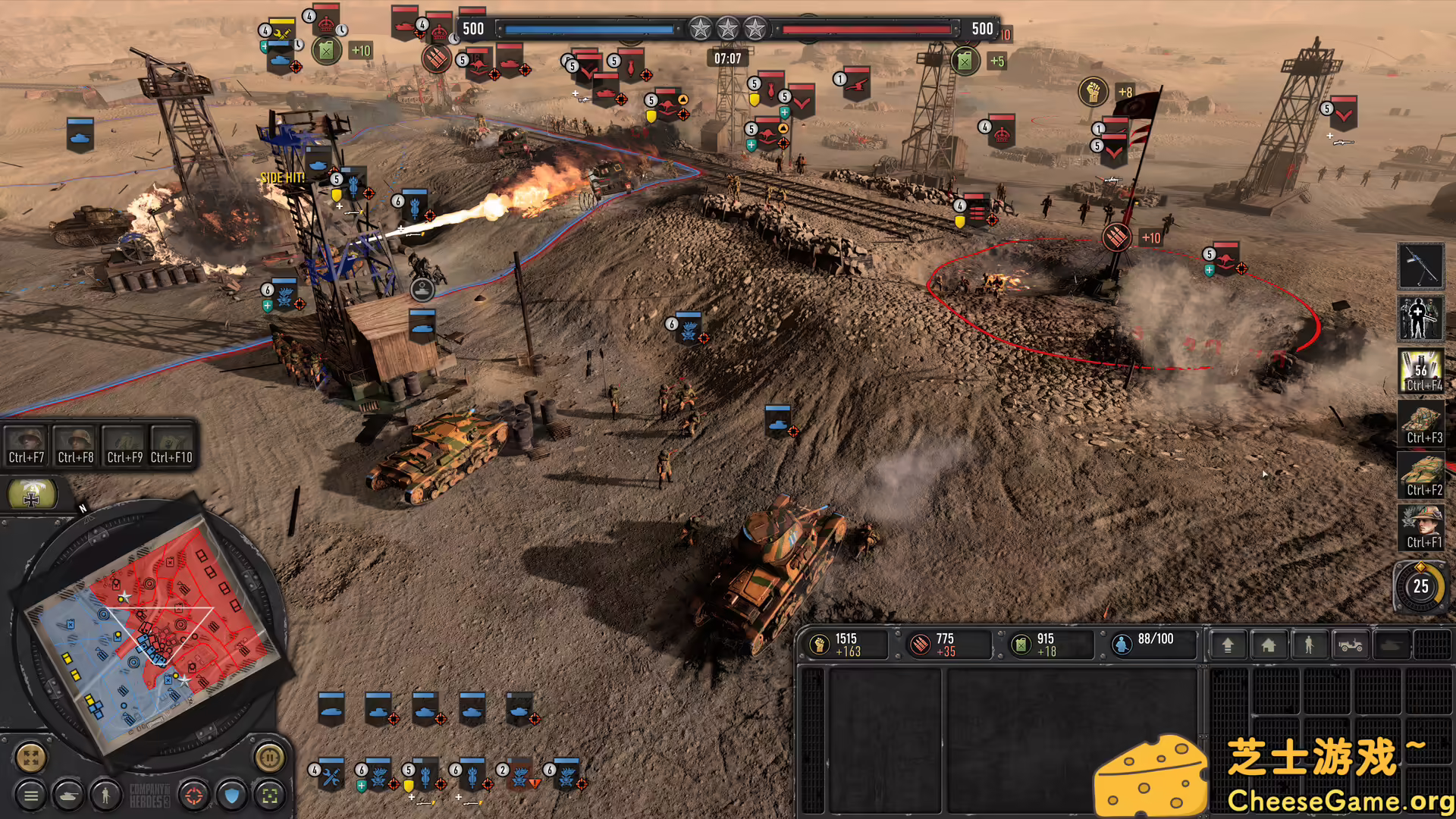The height and width of the screenshot is (819, 1456).
Task: Expand the minimap with the four-arrows button
Action: [30, 758]
